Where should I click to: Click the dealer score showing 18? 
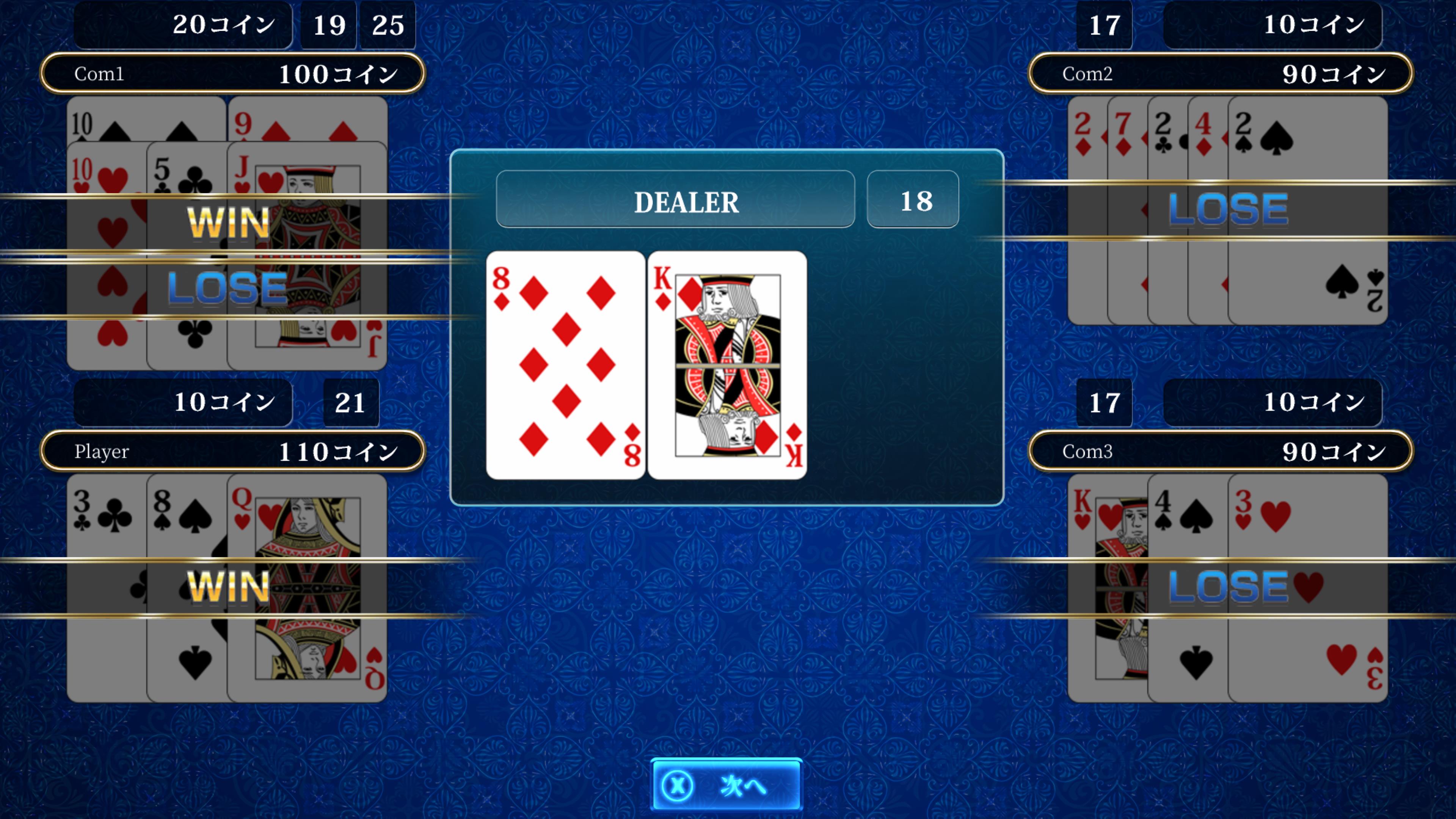[x=912, y=201]
